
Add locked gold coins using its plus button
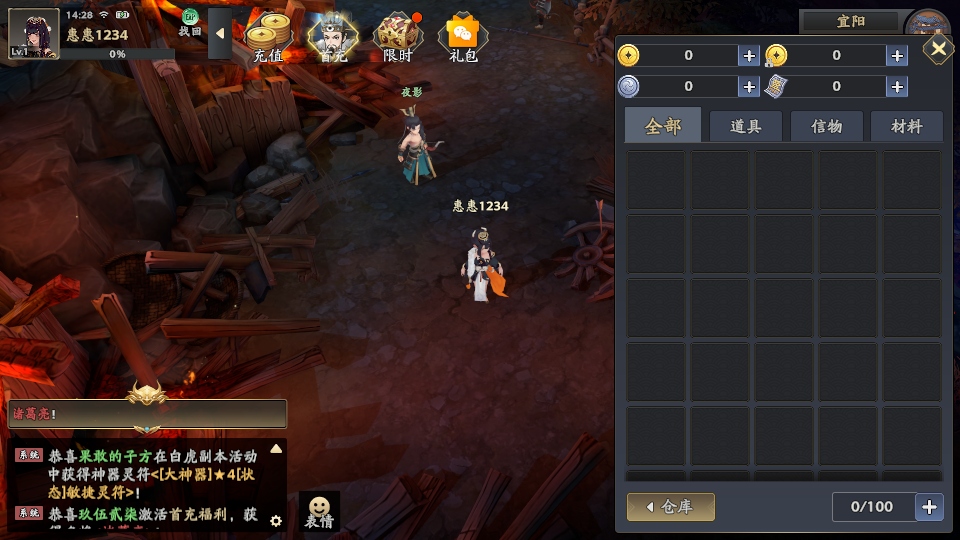(x=897, y=56)
